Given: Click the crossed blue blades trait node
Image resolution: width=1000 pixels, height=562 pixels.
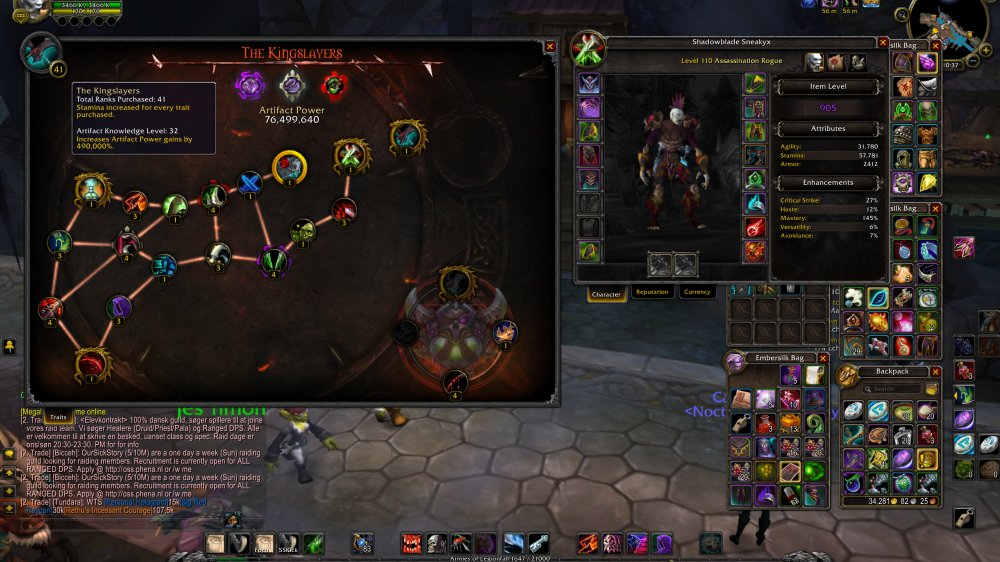Looking at the screenshot, I should pyautogui.click(x=249, y=182).
